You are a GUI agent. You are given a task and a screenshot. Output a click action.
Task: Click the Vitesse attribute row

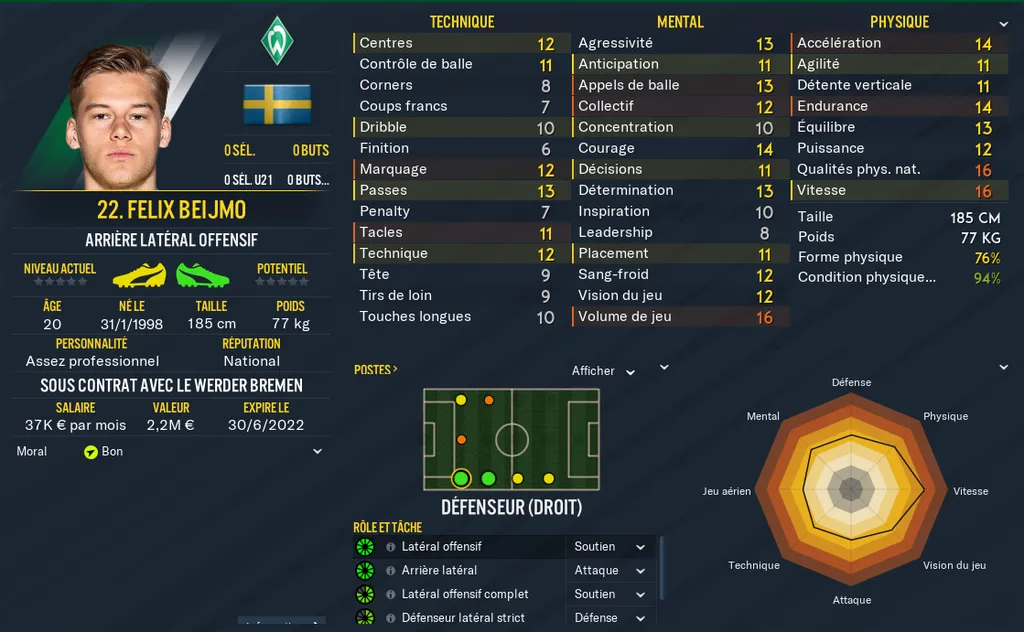[896, 191]
